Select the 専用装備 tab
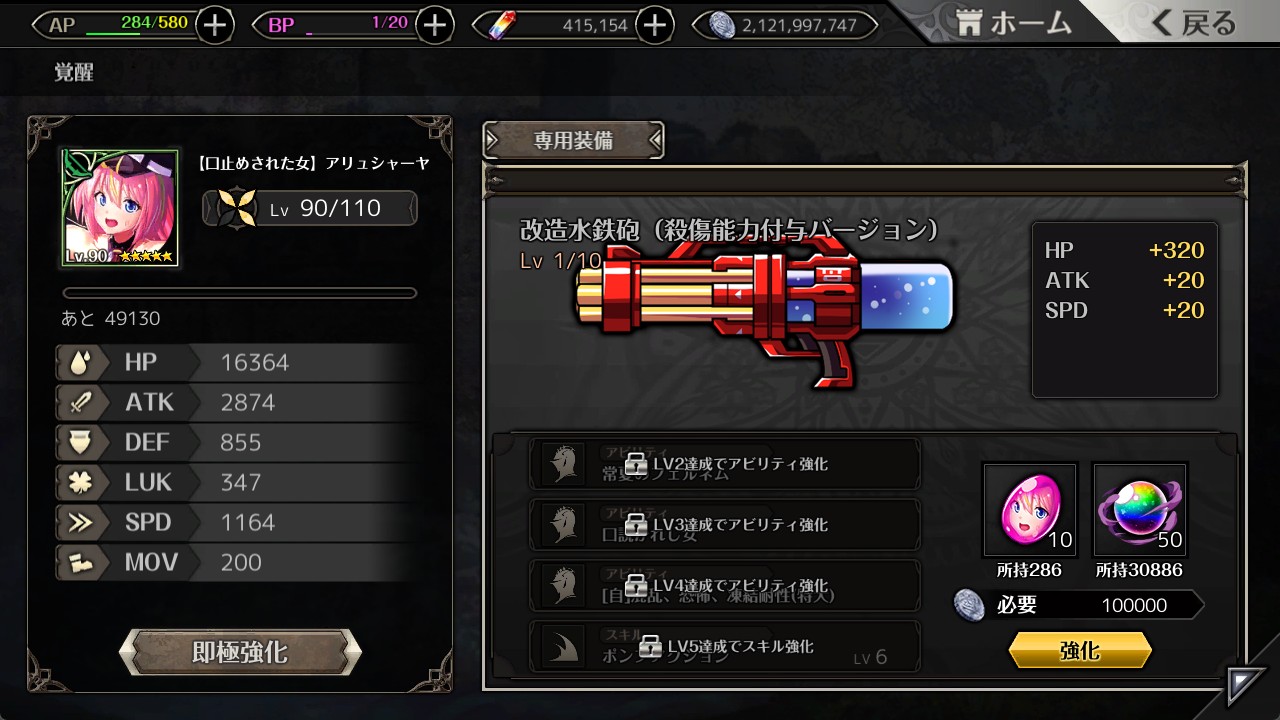 pyautogui.click(x=573, y=141)
